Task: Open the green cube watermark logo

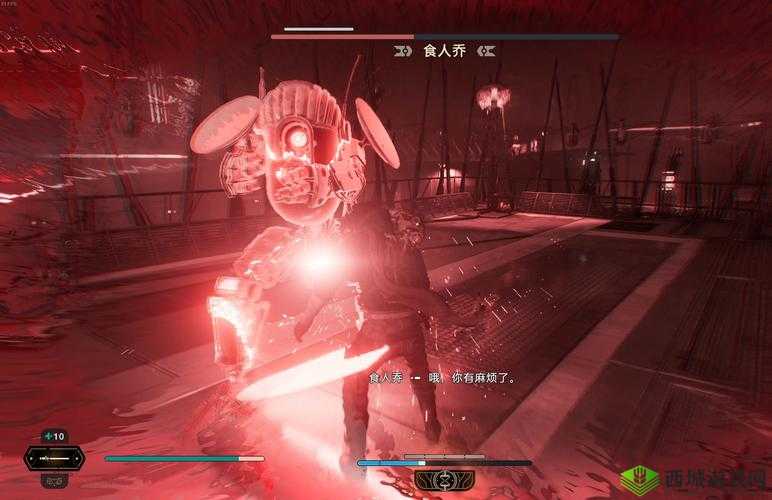Action: [x=640, y=479]
